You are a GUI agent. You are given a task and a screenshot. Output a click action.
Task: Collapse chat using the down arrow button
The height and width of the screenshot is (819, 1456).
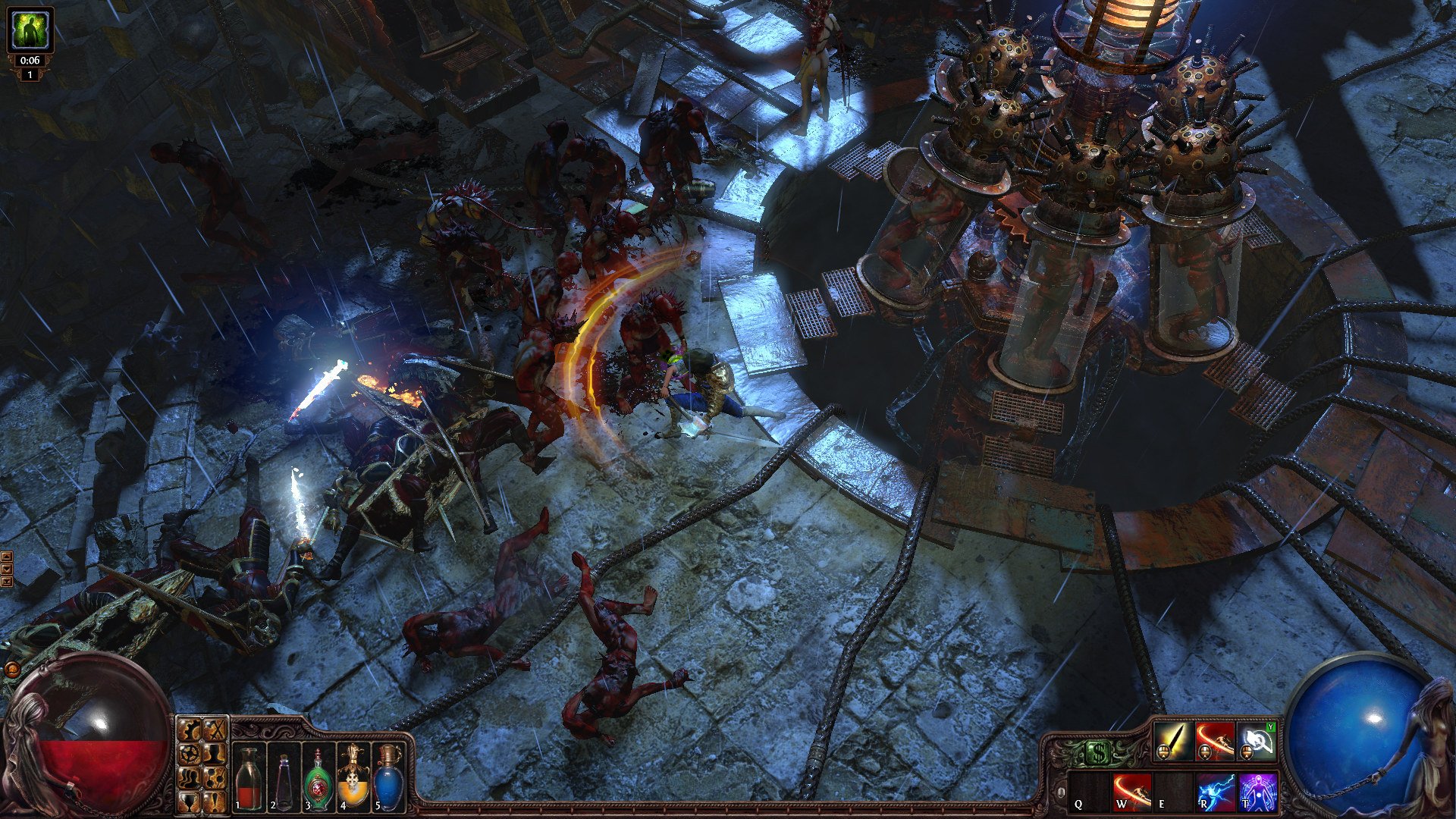pos(7,567)
